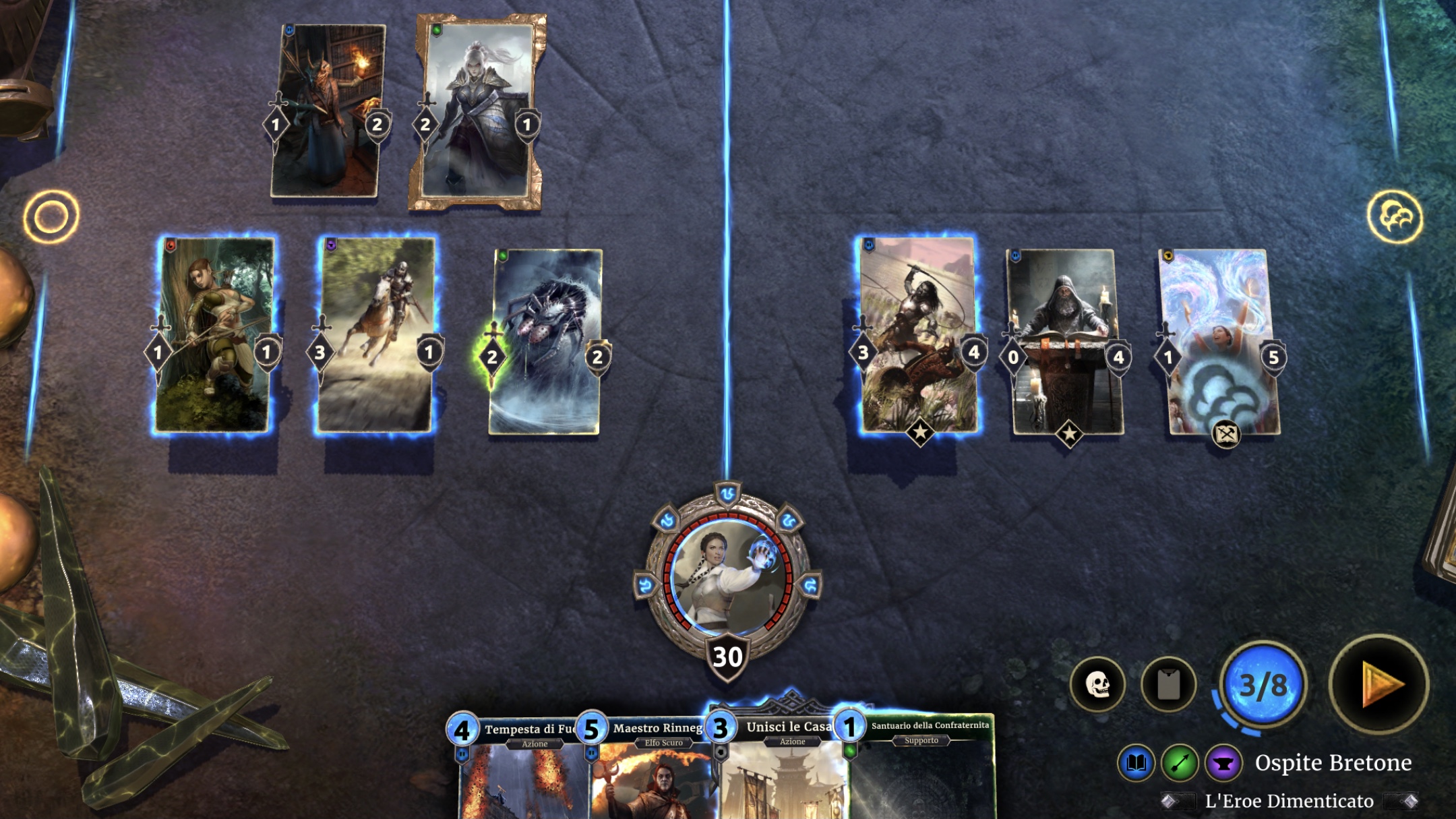1456x819 pixels.
Task: Select the frost spider creature card
Action: [545, 342]
